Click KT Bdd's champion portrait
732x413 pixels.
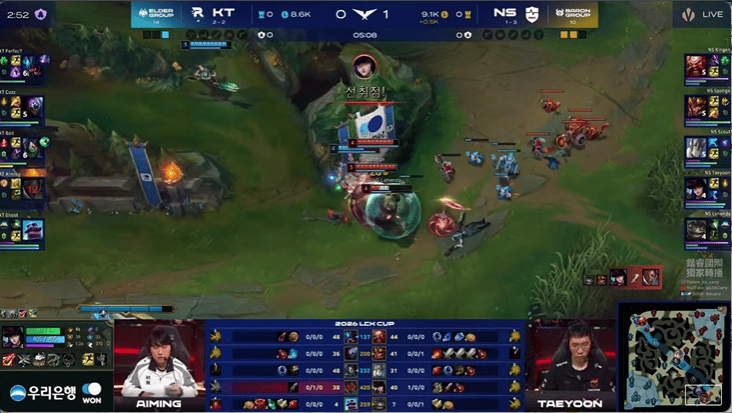pyautogui.click(x=33, y=147)
